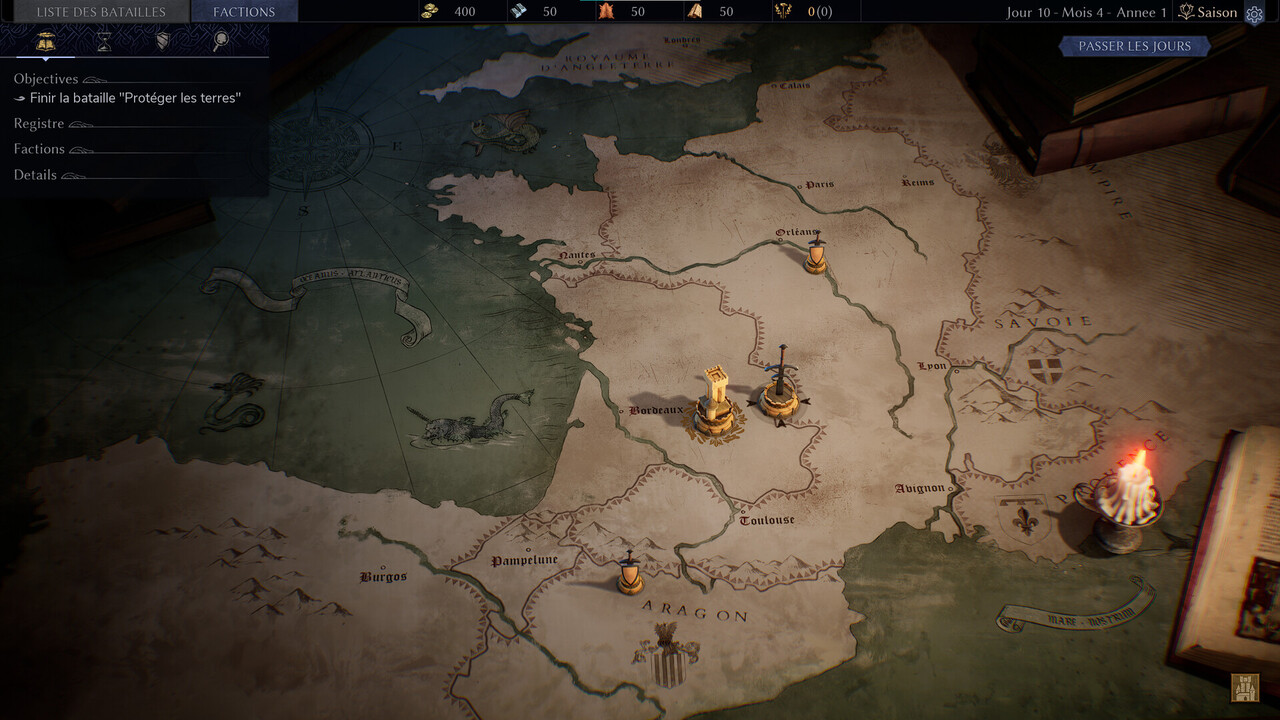Select the battle marker in Aragon

(x=629, y=574)
